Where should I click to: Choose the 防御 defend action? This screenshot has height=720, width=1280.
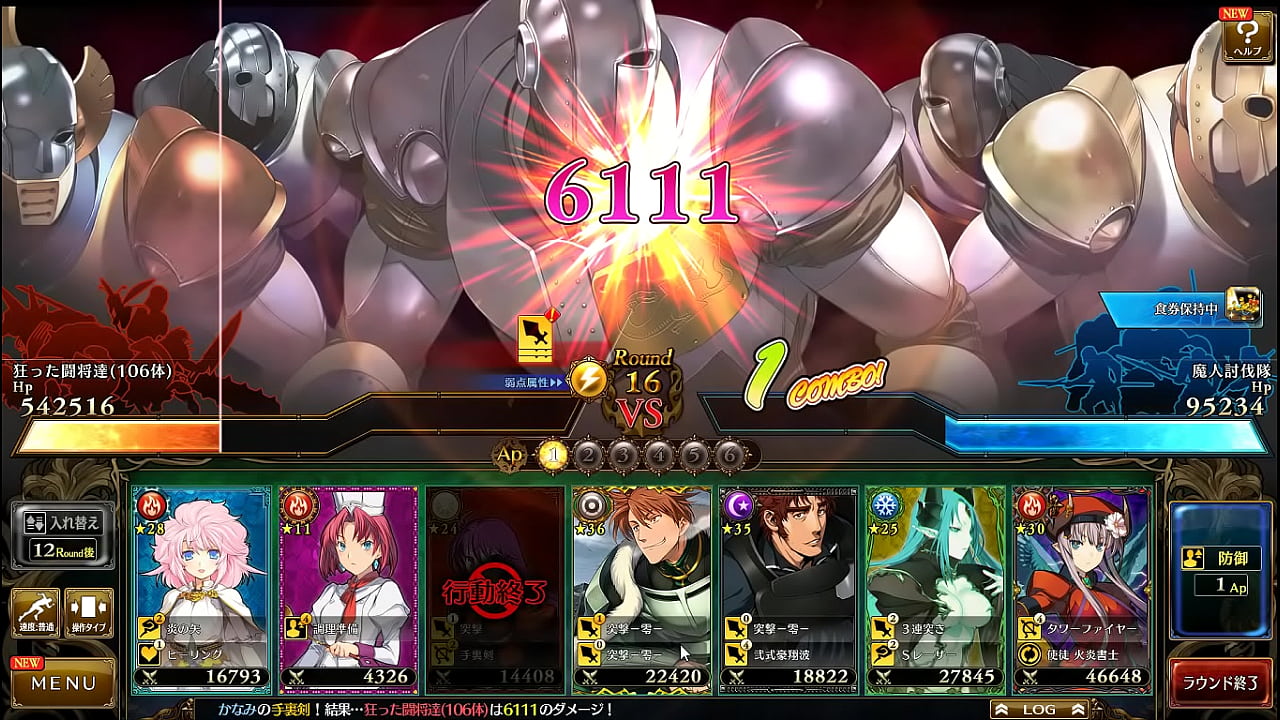pyautogui.click(x=1220, y=570)
